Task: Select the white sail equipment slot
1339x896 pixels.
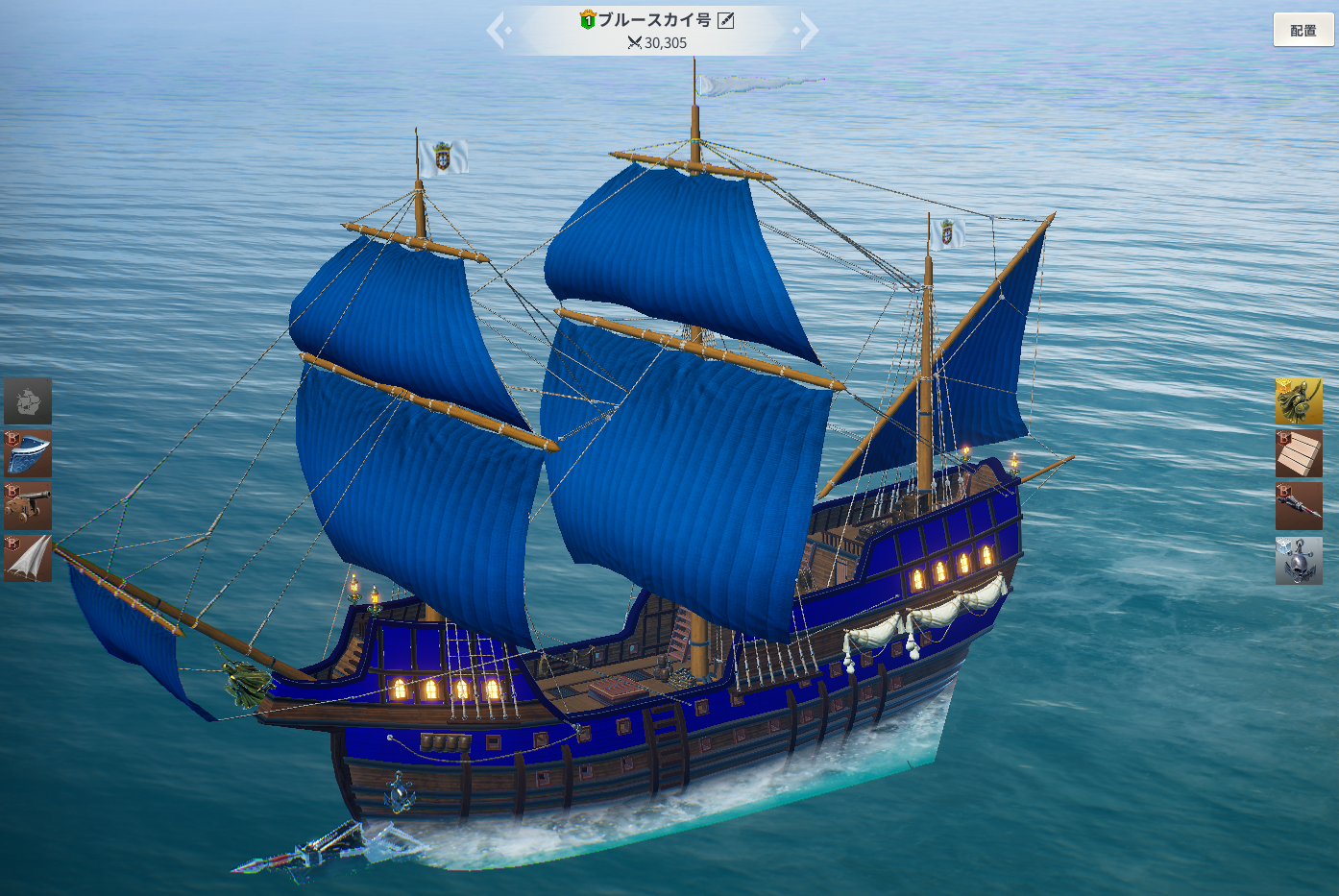Action: tap(28, 558)
